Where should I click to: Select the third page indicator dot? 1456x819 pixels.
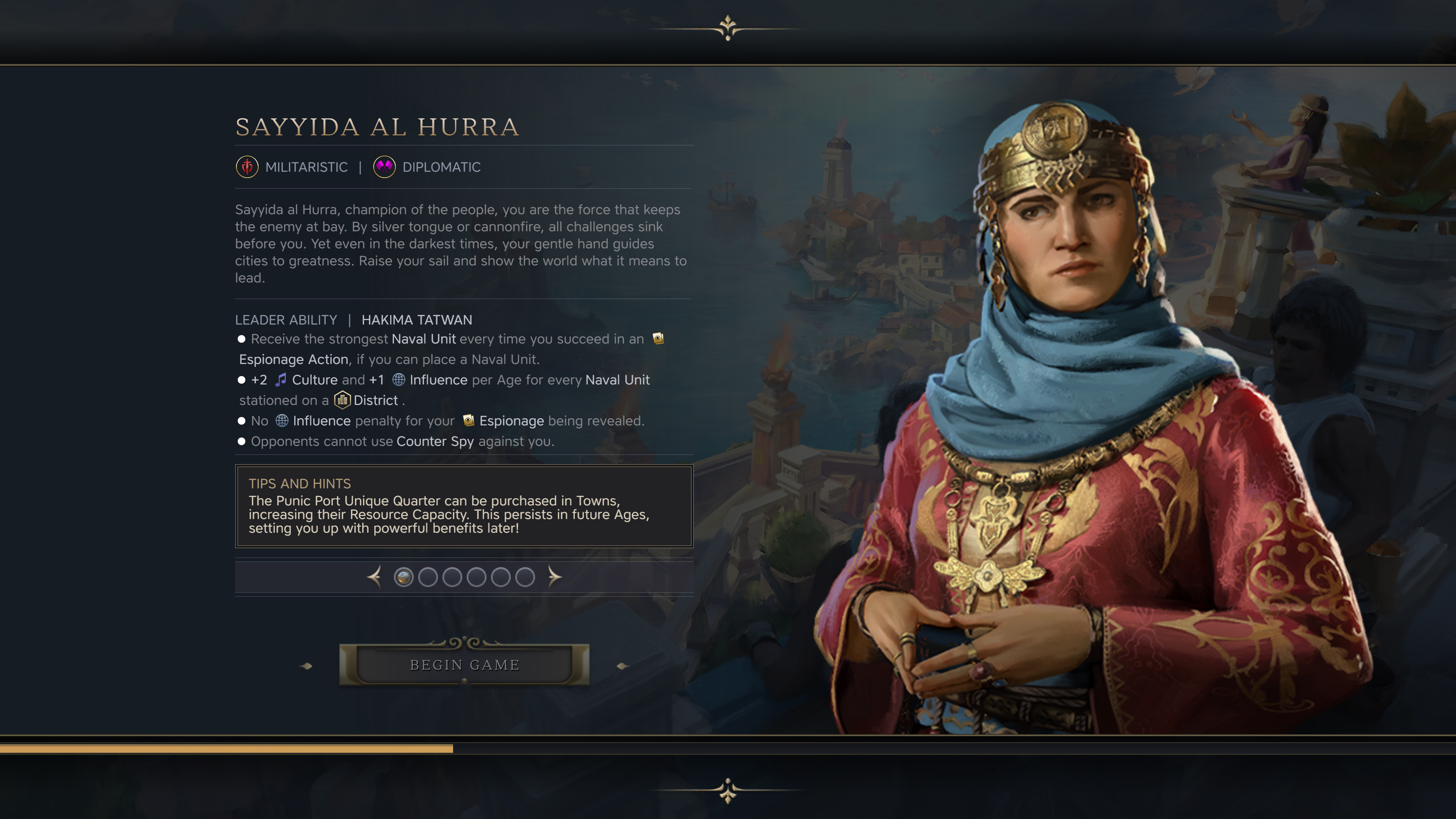coord(453,577)
